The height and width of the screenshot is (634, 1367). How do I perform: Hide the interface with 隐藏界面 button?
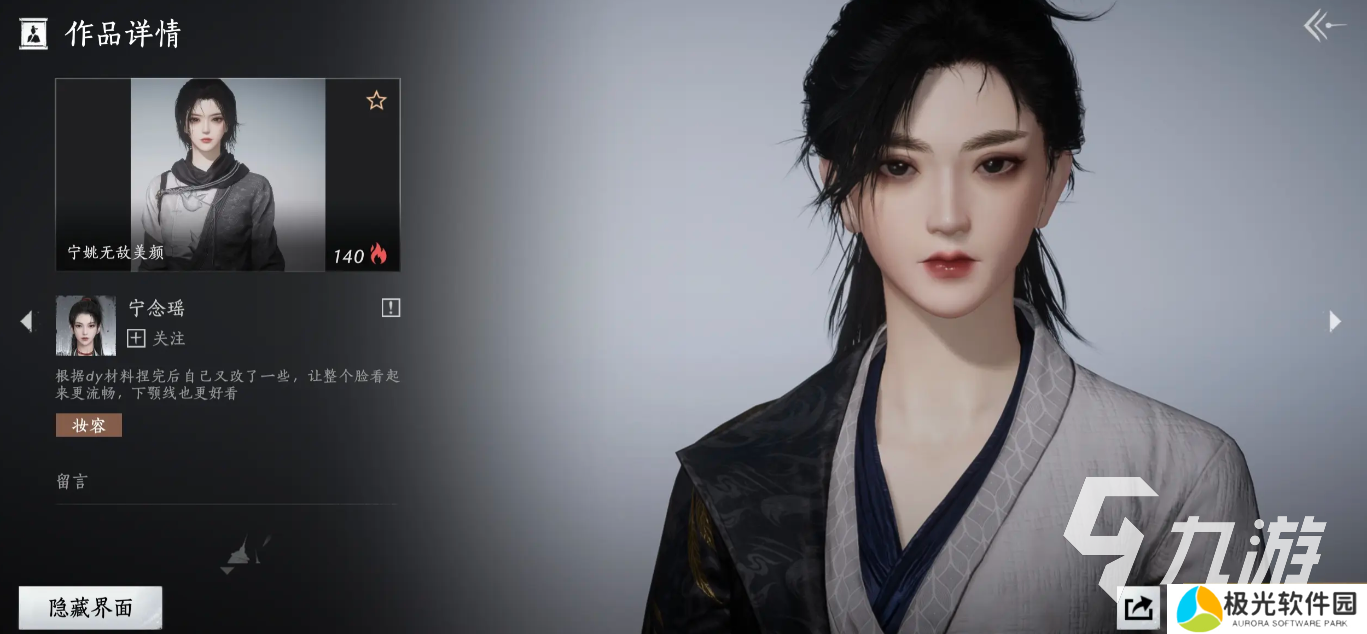(90, 608)
